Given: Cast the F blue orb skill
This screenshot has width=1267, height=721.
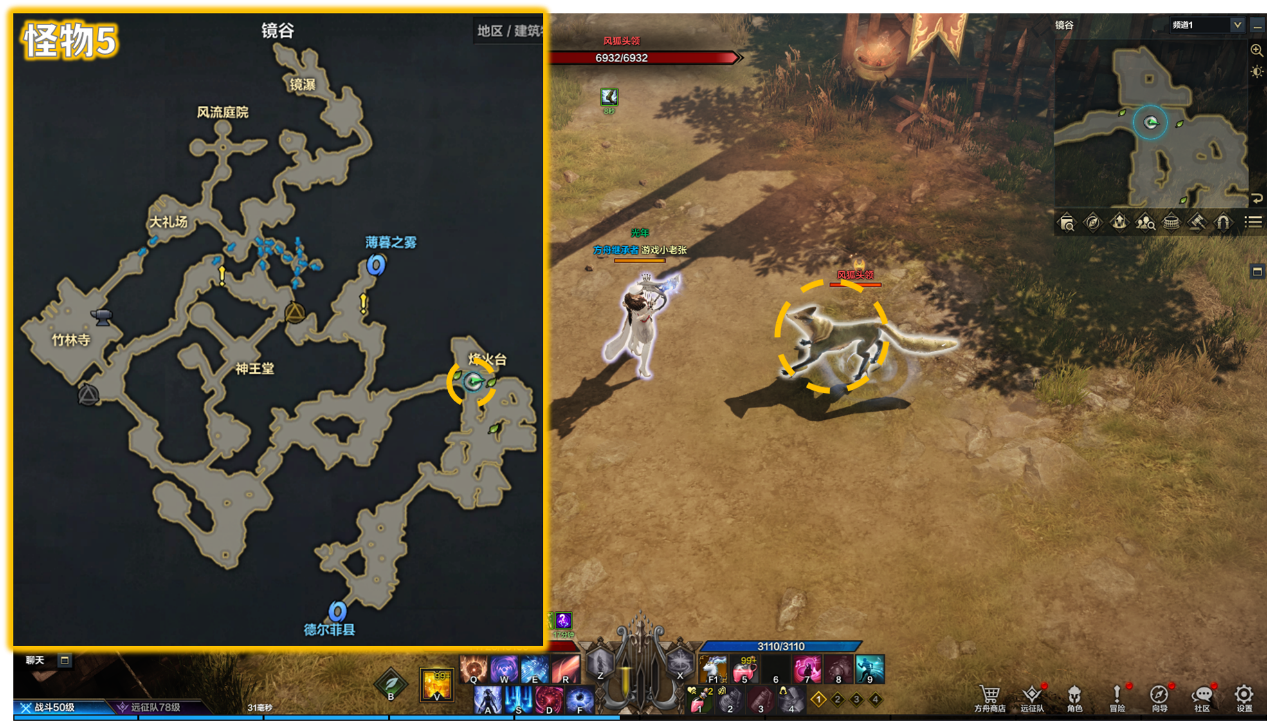Looking at the screenshot, I should coord(580,698).
